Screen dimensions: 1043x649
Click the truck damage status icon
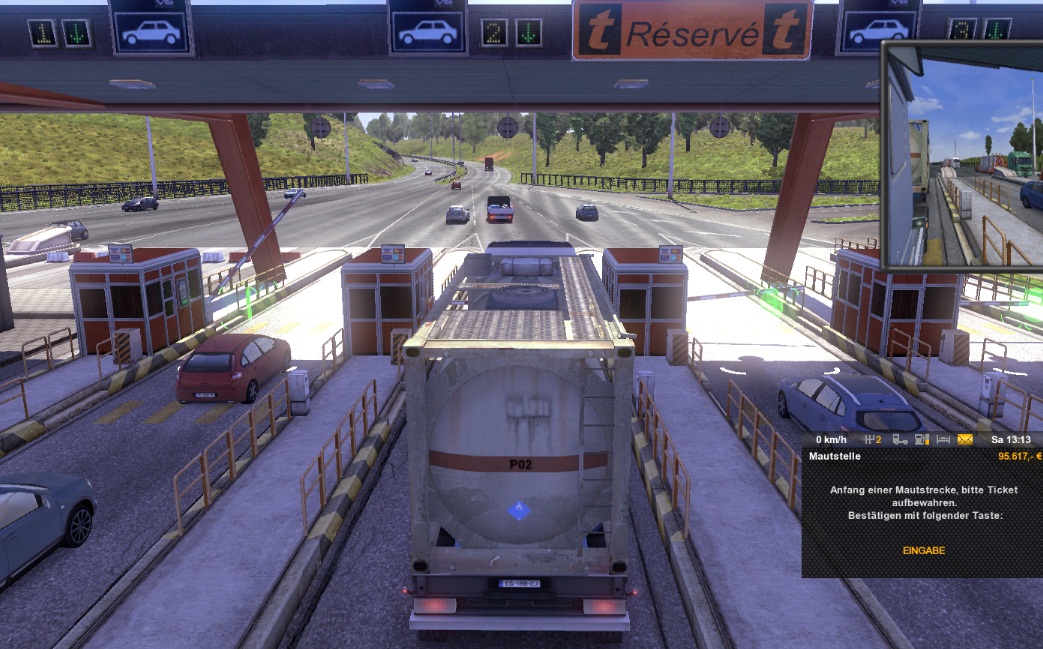pyautogui.click(x=900, y=439)
